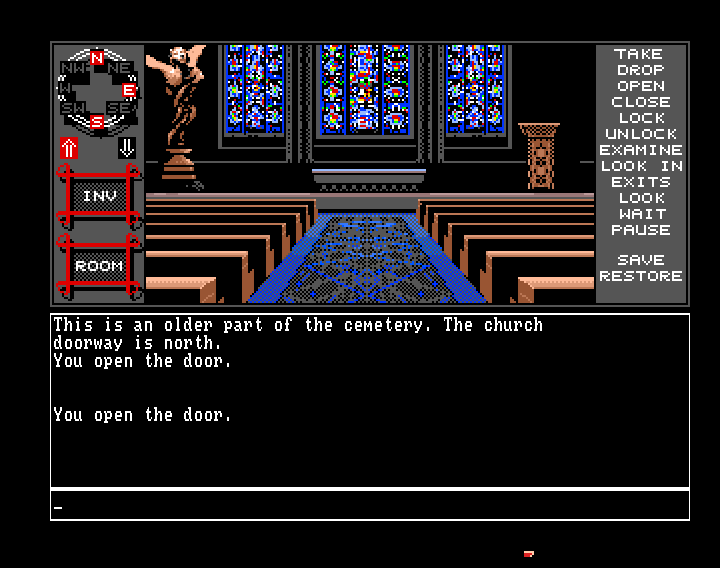This screenshot has width=720, height=568.
Task: Show the ROOM contents panel
Action: (x=98, y=266)
